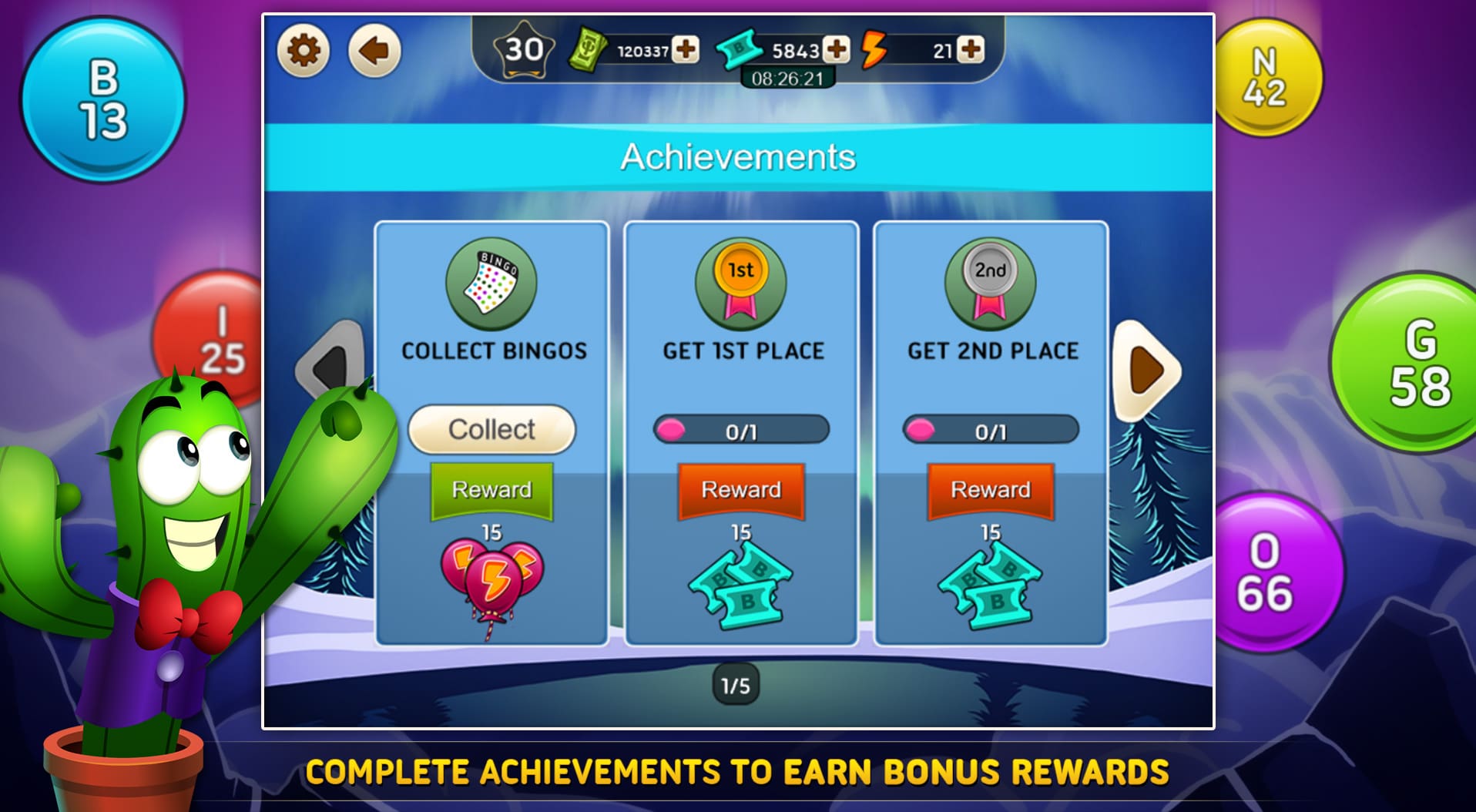
Task: Add more cash with the plus button
Action: coord(685,49)
